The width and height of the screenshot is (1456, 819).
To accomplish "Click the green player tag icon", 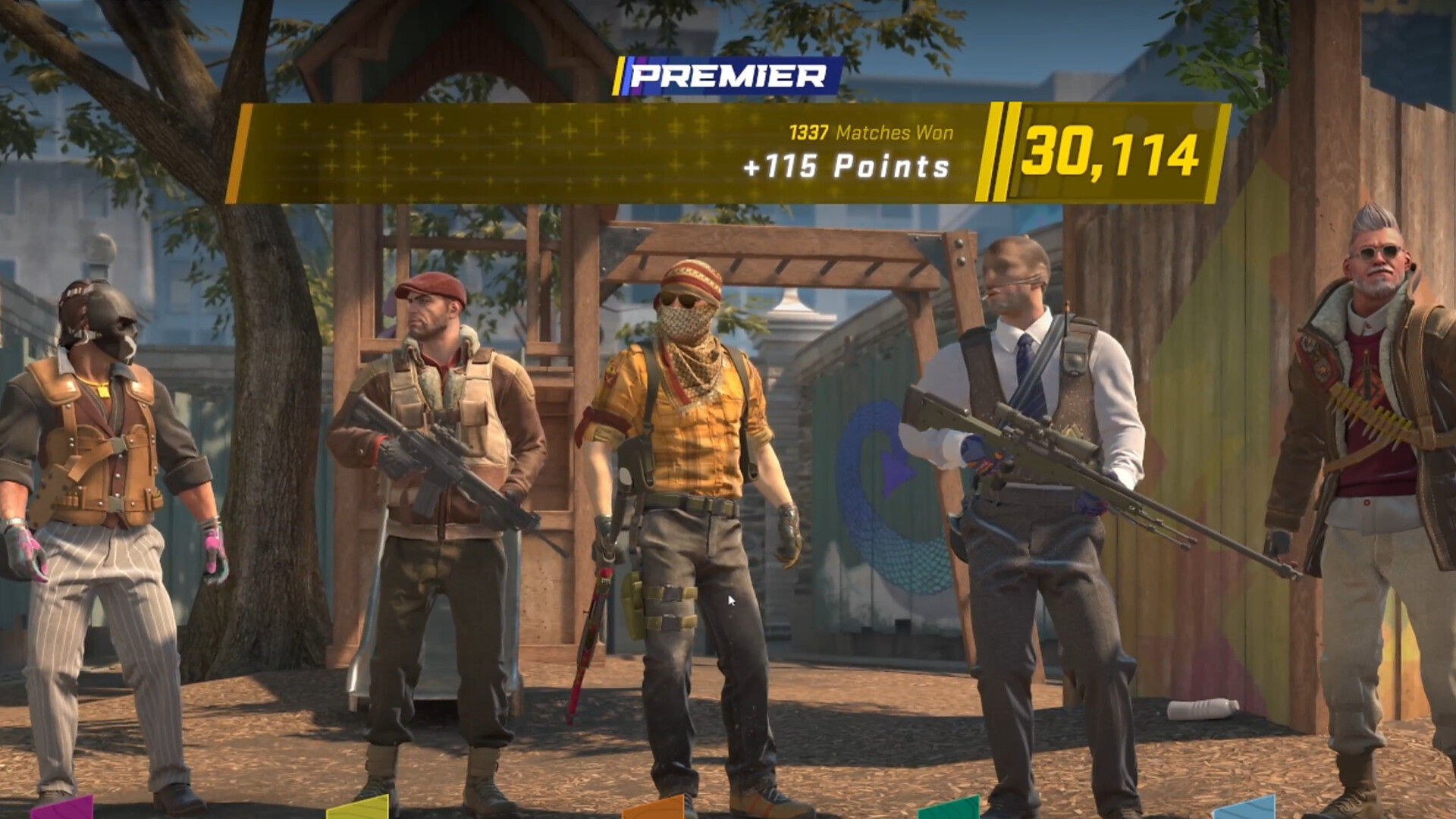I will tap(948, 811).
